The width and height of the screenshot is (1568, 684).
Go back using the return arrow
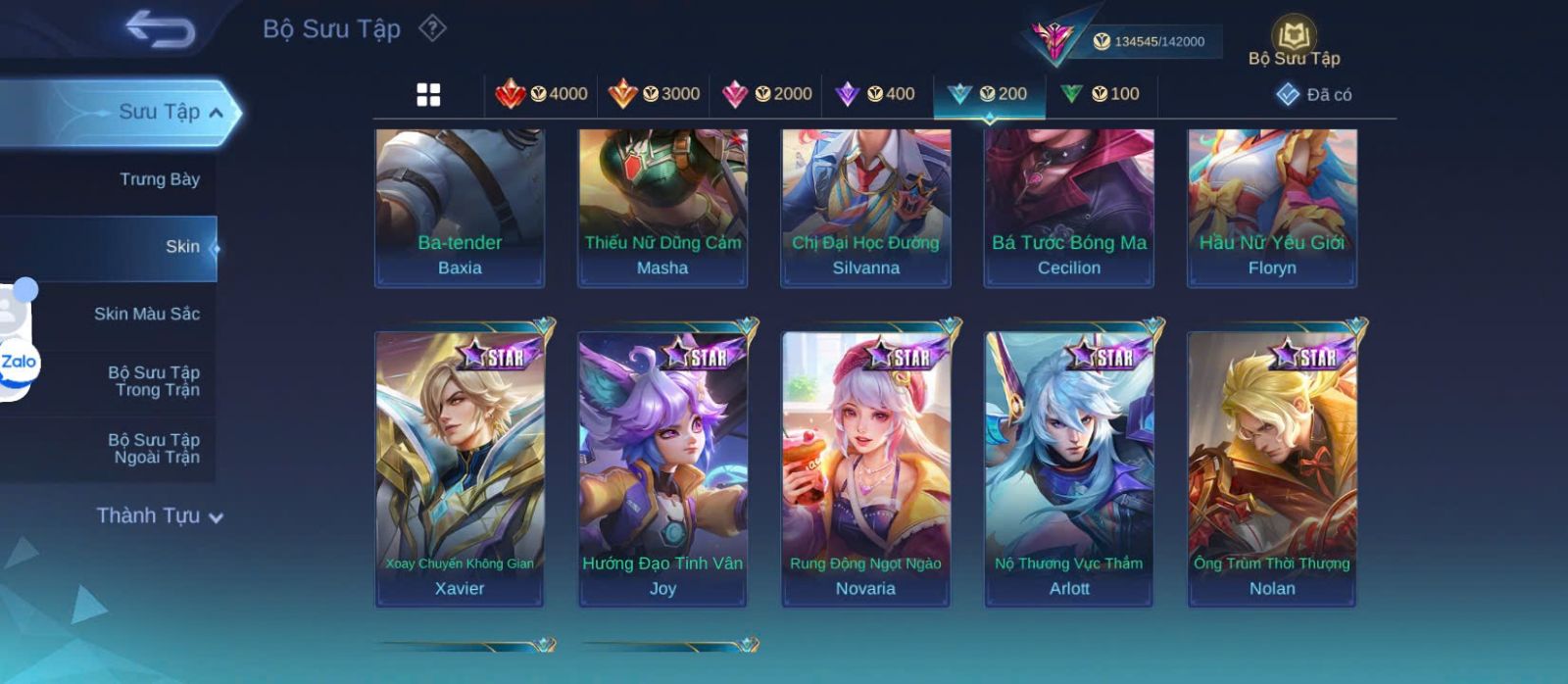(x=161, y=28)
